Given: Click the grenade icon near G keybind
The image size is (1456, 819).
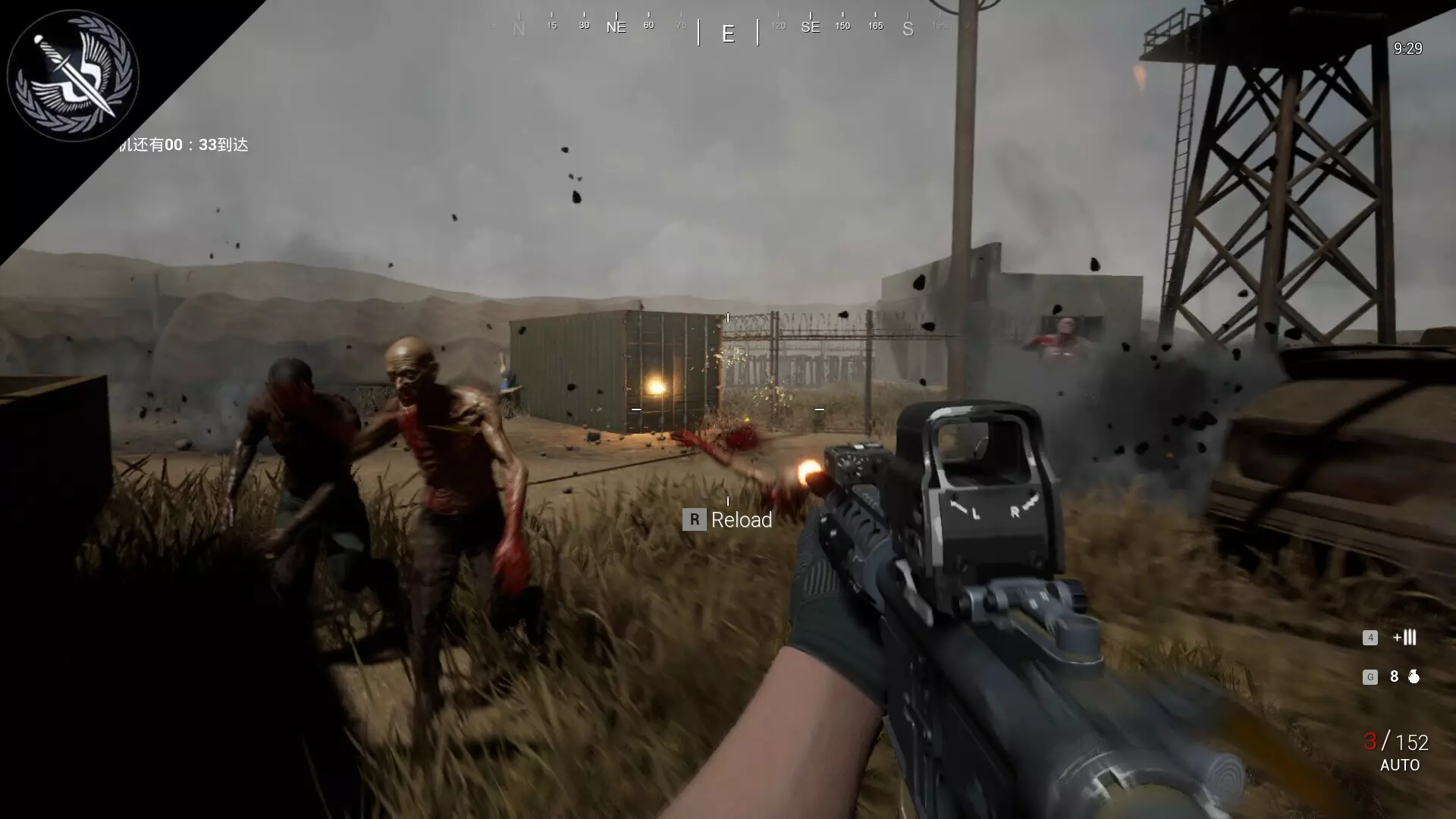Looking at the screenshot, I should (x=1415, y=676).
